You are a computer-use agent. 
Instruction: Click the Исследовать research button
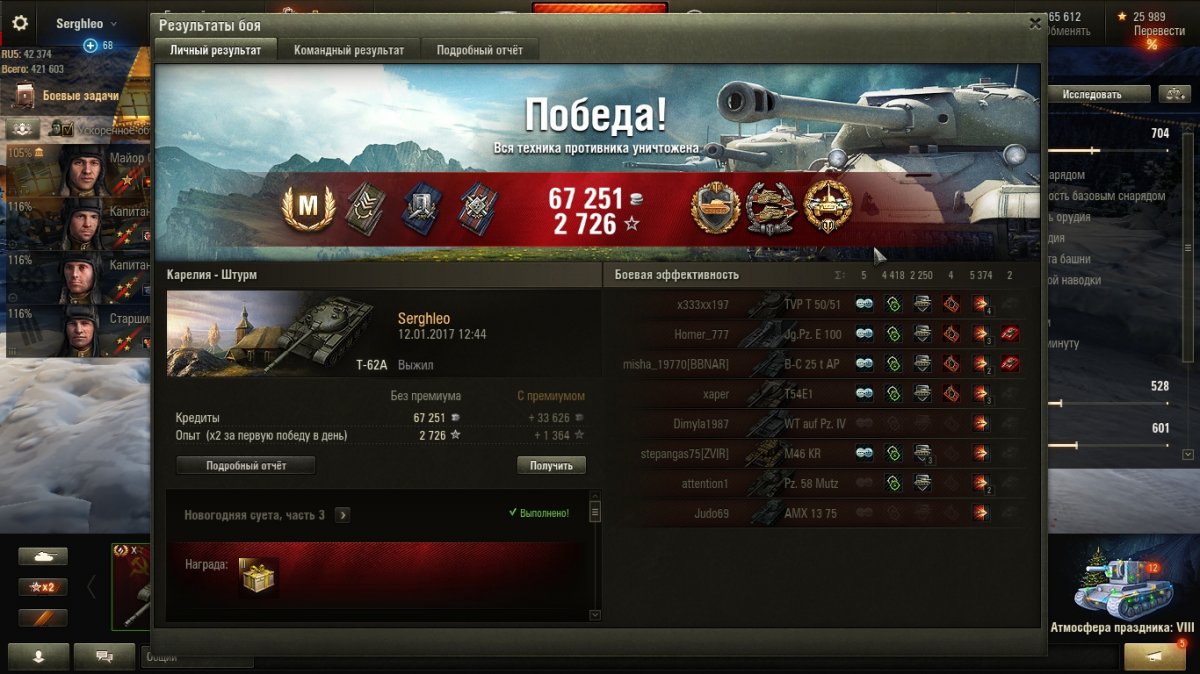click(1091, 94)
